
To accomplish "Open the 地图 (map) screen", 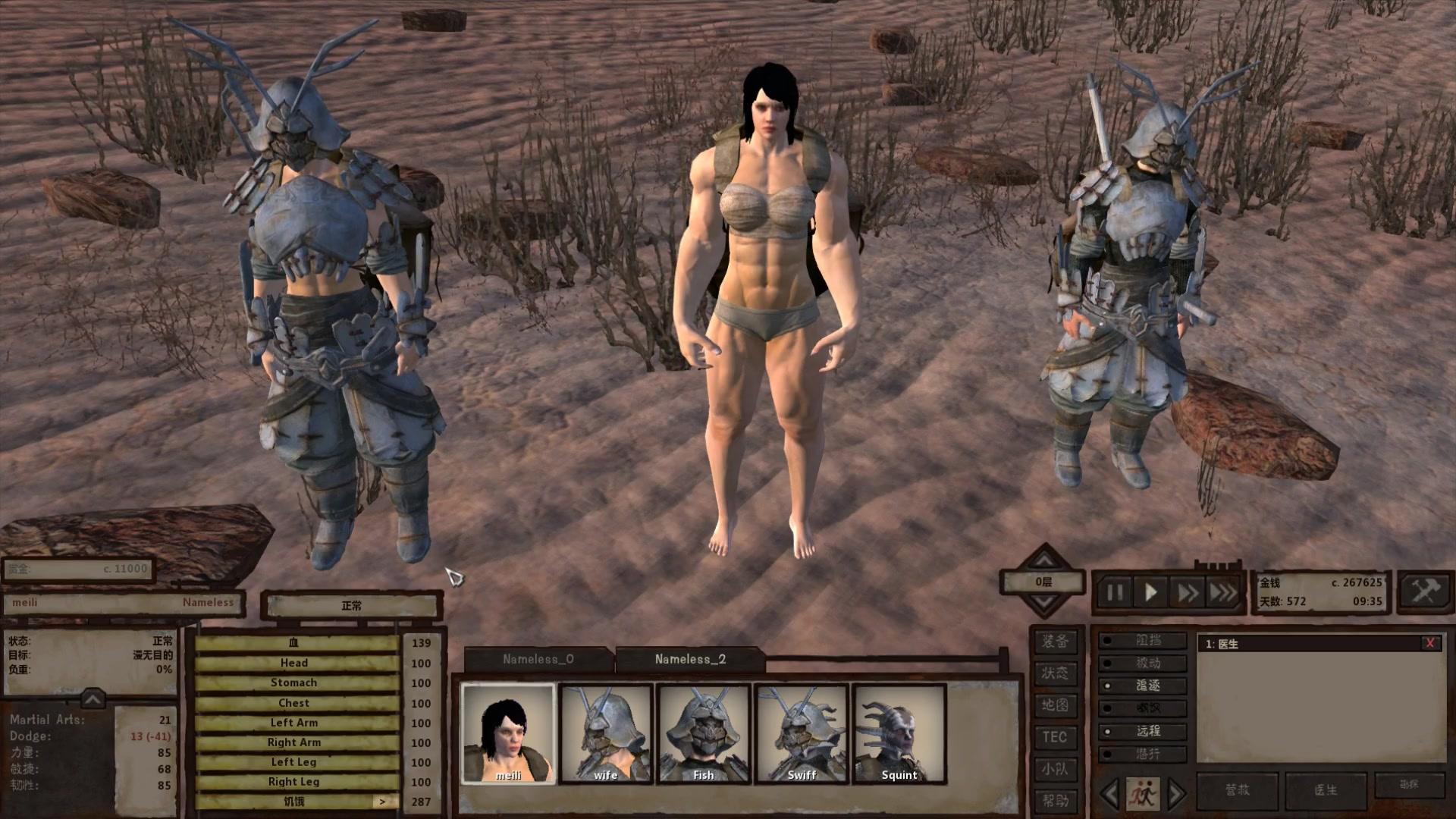I will (1054, 705).
